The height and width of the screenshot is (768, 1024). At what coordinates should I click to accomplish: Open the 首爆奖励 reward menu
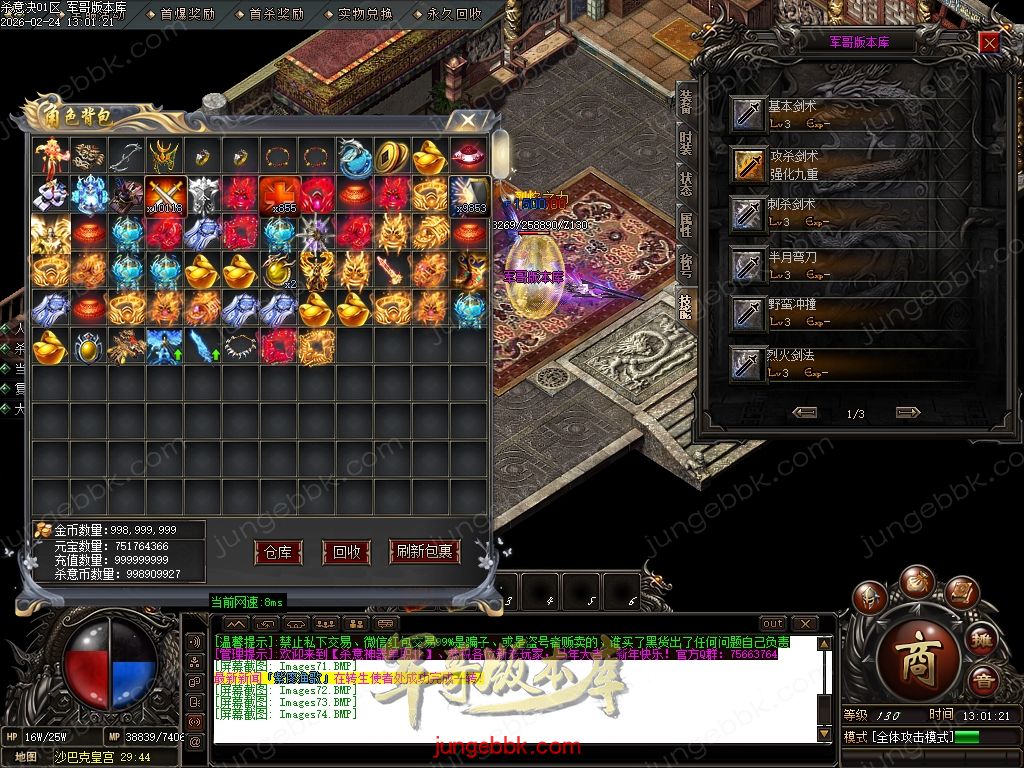pyautogui.click(x=189, y=14)
